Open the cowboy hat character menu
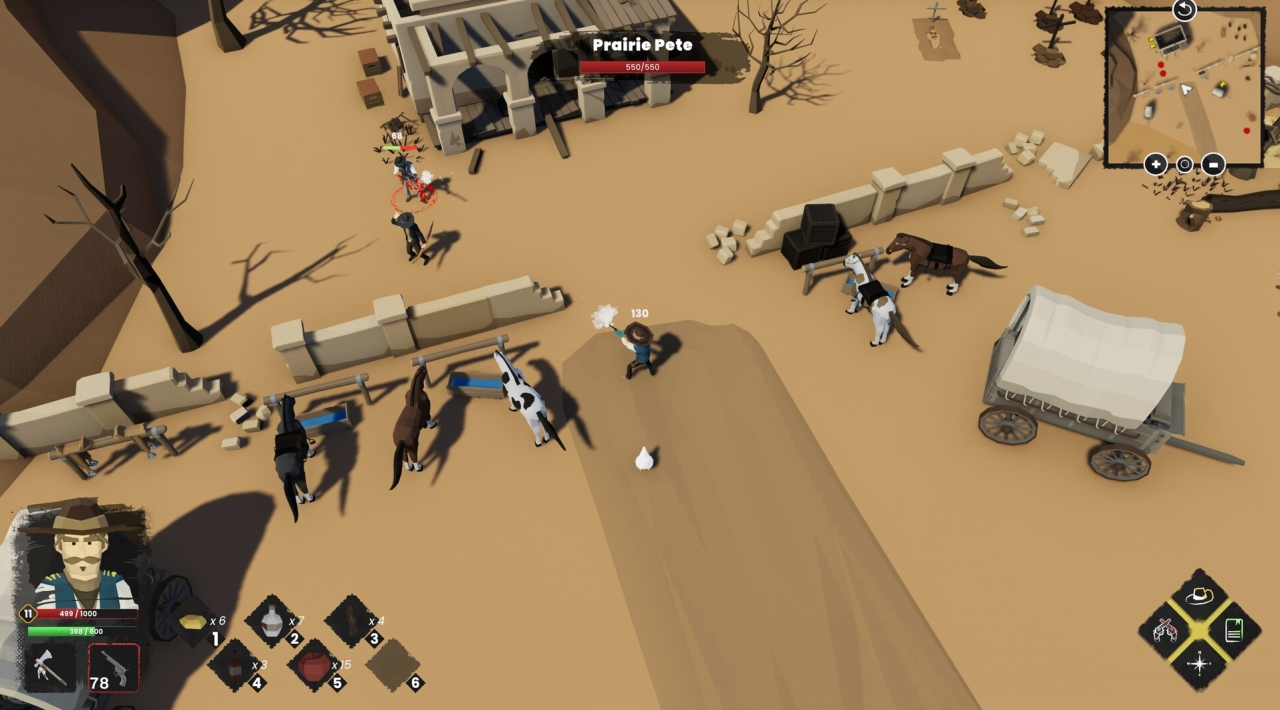 1199,596
